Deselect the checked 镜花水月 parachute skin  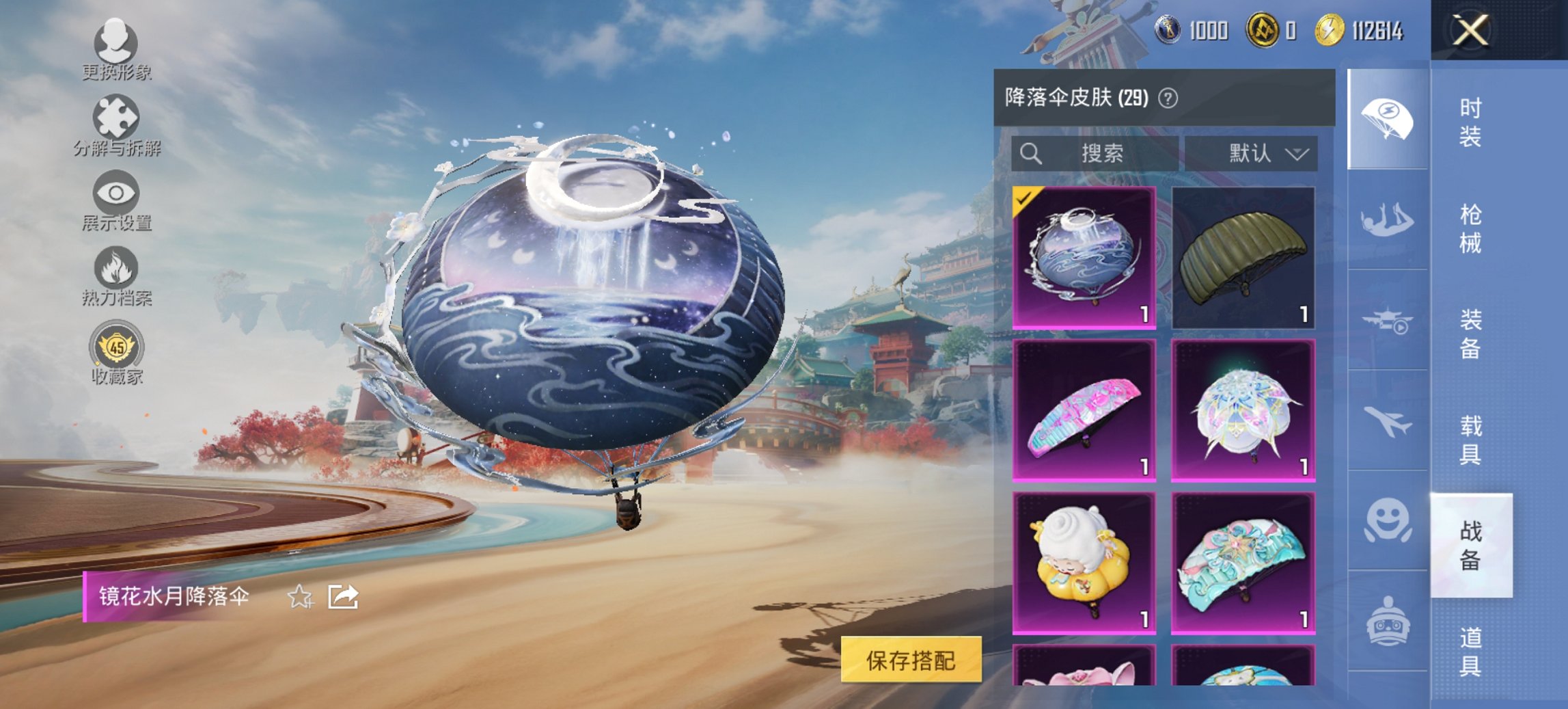pos(1081,258)
